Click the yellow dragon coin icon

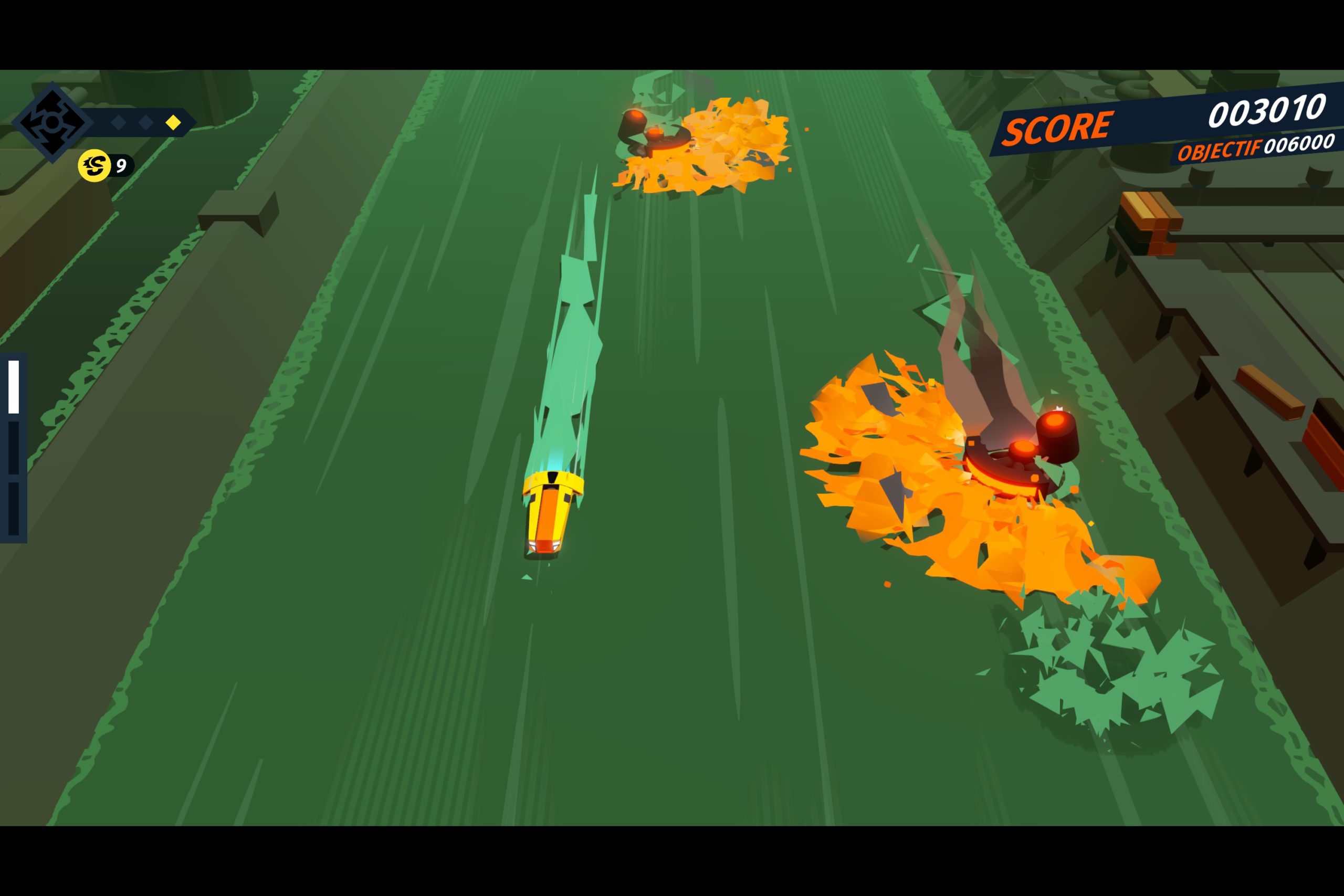94,166
